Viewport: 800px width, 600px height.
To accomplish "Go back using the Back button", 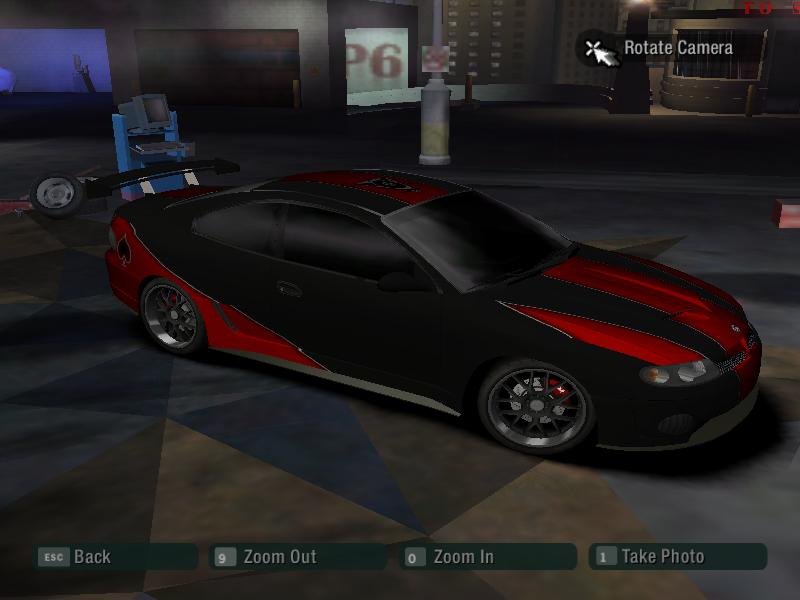I will pyautogui.click(x=91, y=557).
